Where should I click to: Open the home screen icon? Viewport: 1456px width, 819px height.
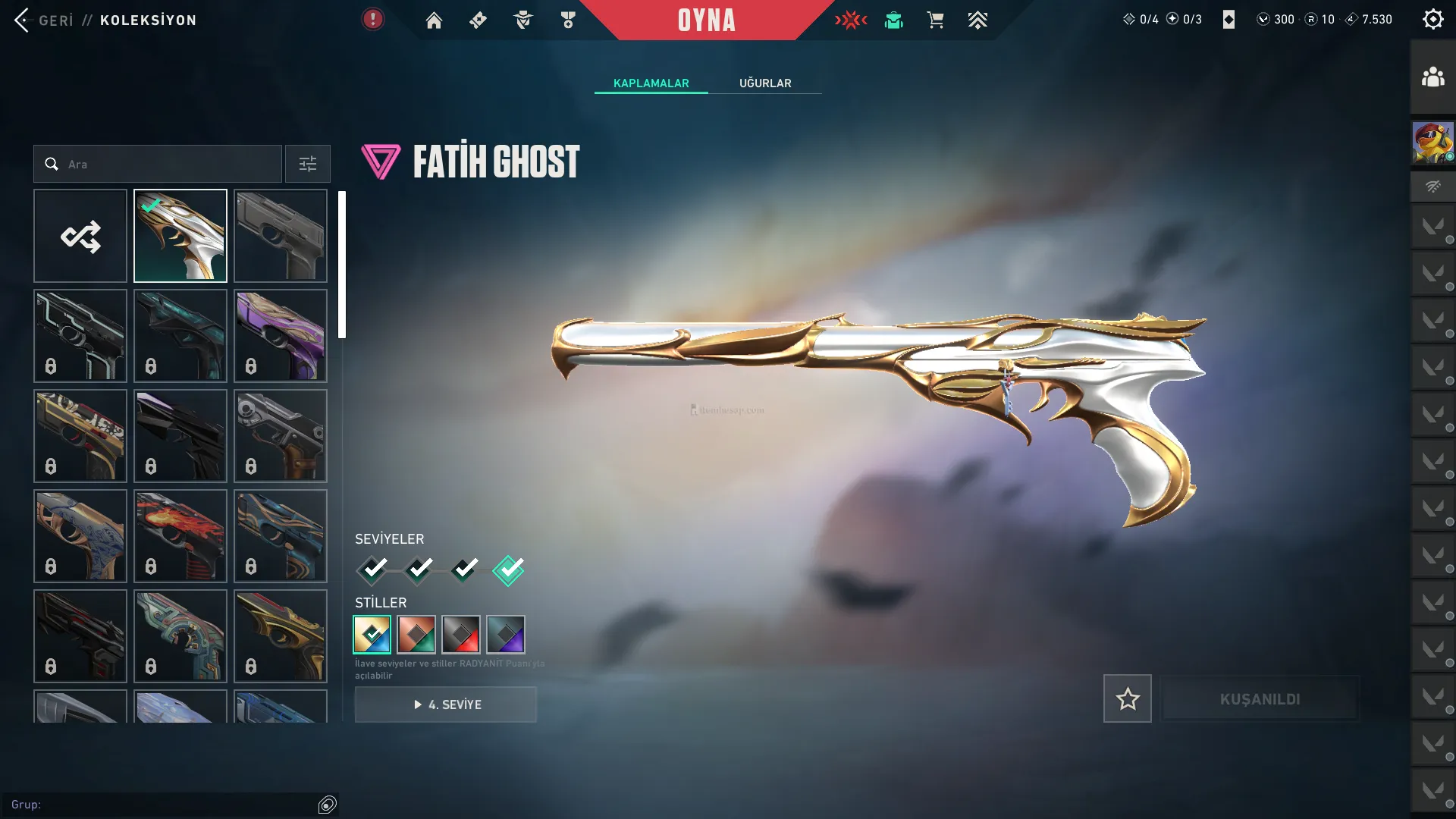tap(434, 20)
